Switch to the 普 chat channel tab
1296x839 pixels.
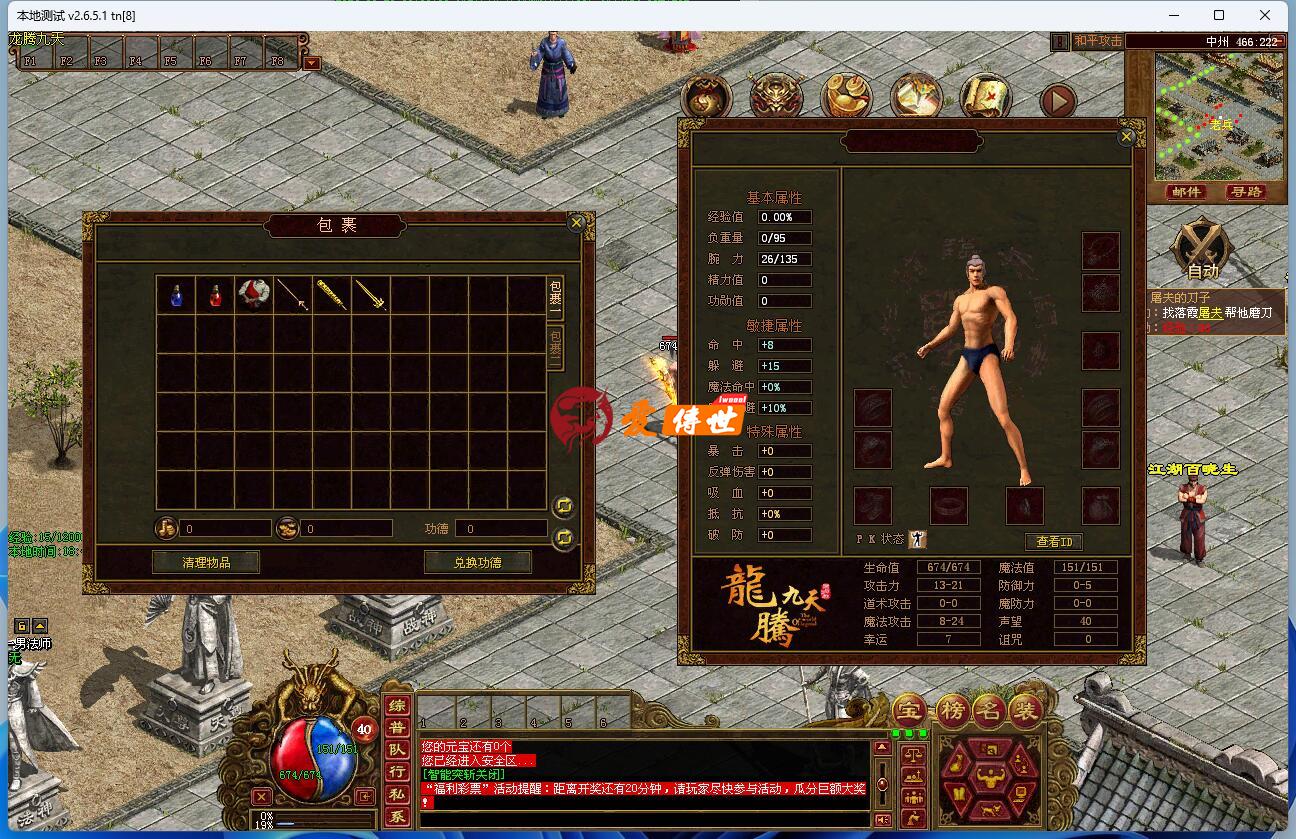click(x=394, y=725)
